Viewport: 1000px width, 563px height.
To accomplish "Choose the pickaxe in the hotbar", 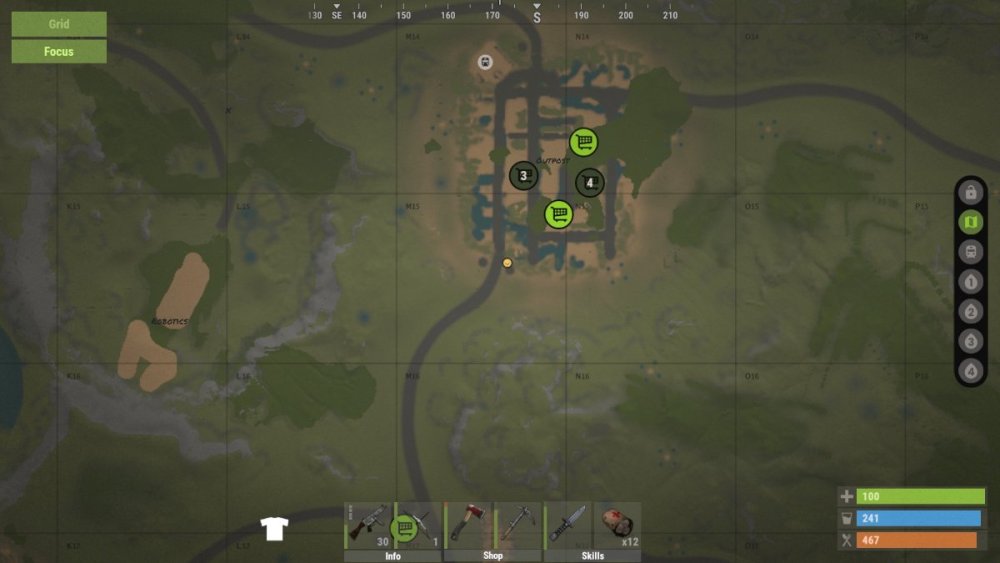I will [x=517, y=524].
